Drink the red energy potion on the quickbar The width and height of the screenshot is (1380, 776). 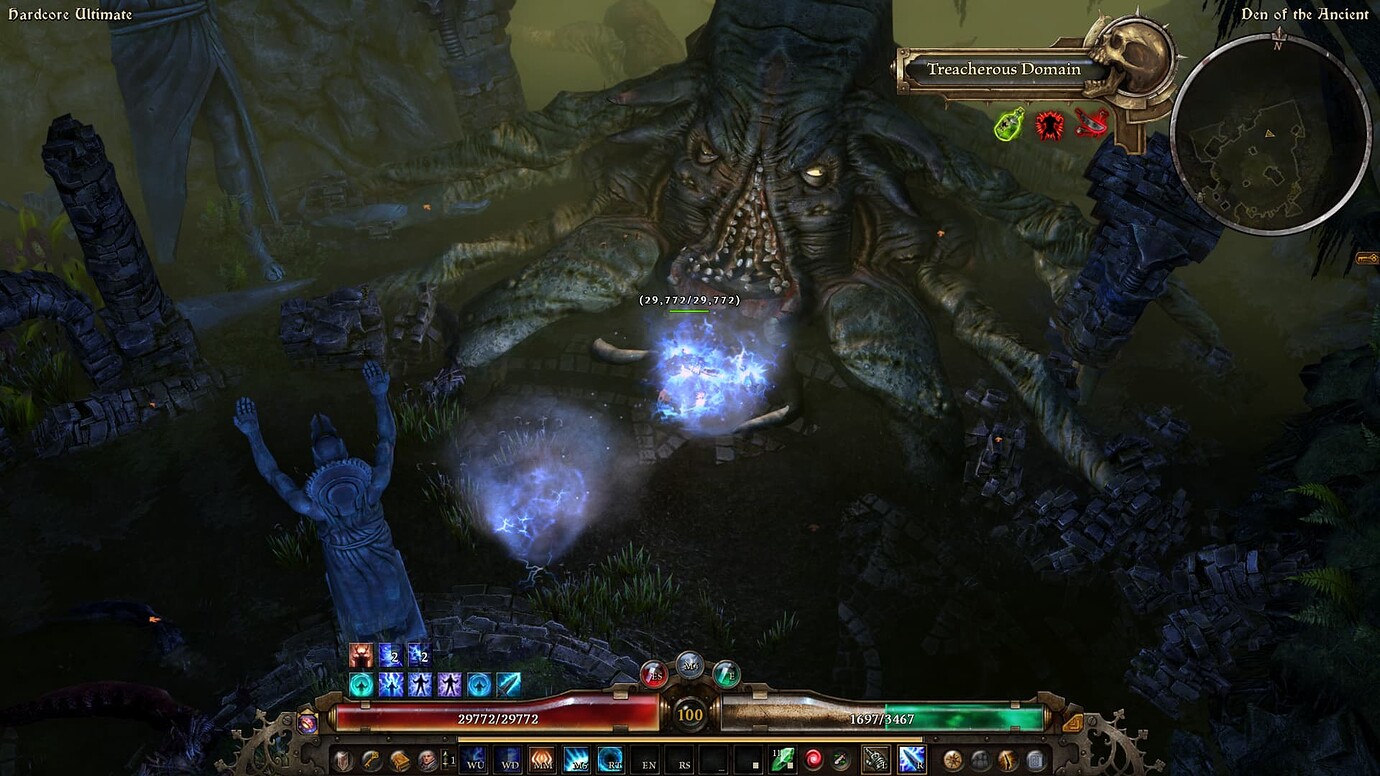(653, 675)
